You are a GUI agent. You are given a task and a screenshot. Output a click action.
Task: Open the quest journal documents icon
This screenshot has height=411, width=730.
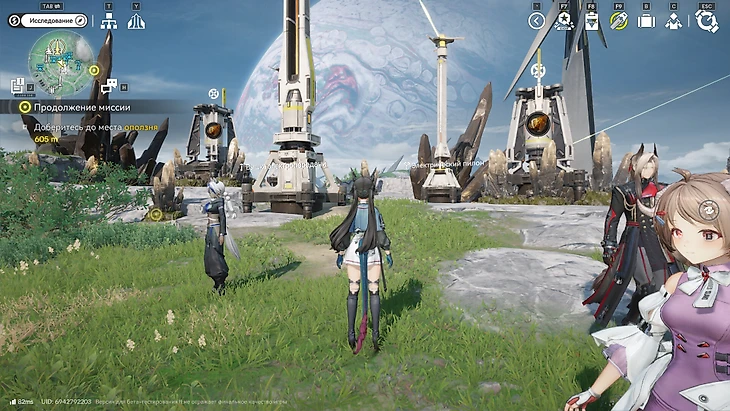17,86
